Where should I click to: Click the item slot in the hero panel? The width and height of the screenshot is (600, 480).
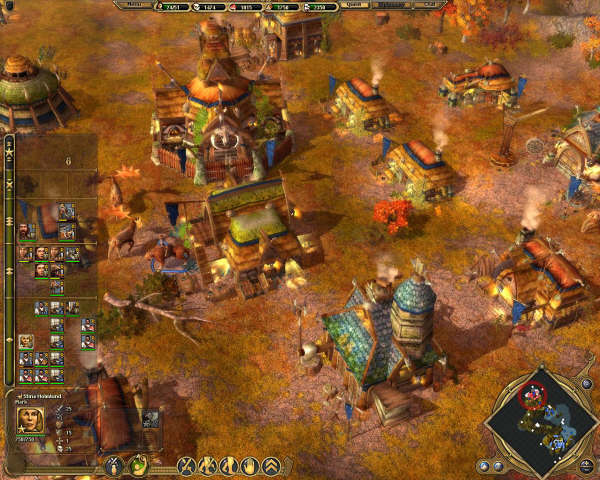pyautogui.click(x=152, y=418)
